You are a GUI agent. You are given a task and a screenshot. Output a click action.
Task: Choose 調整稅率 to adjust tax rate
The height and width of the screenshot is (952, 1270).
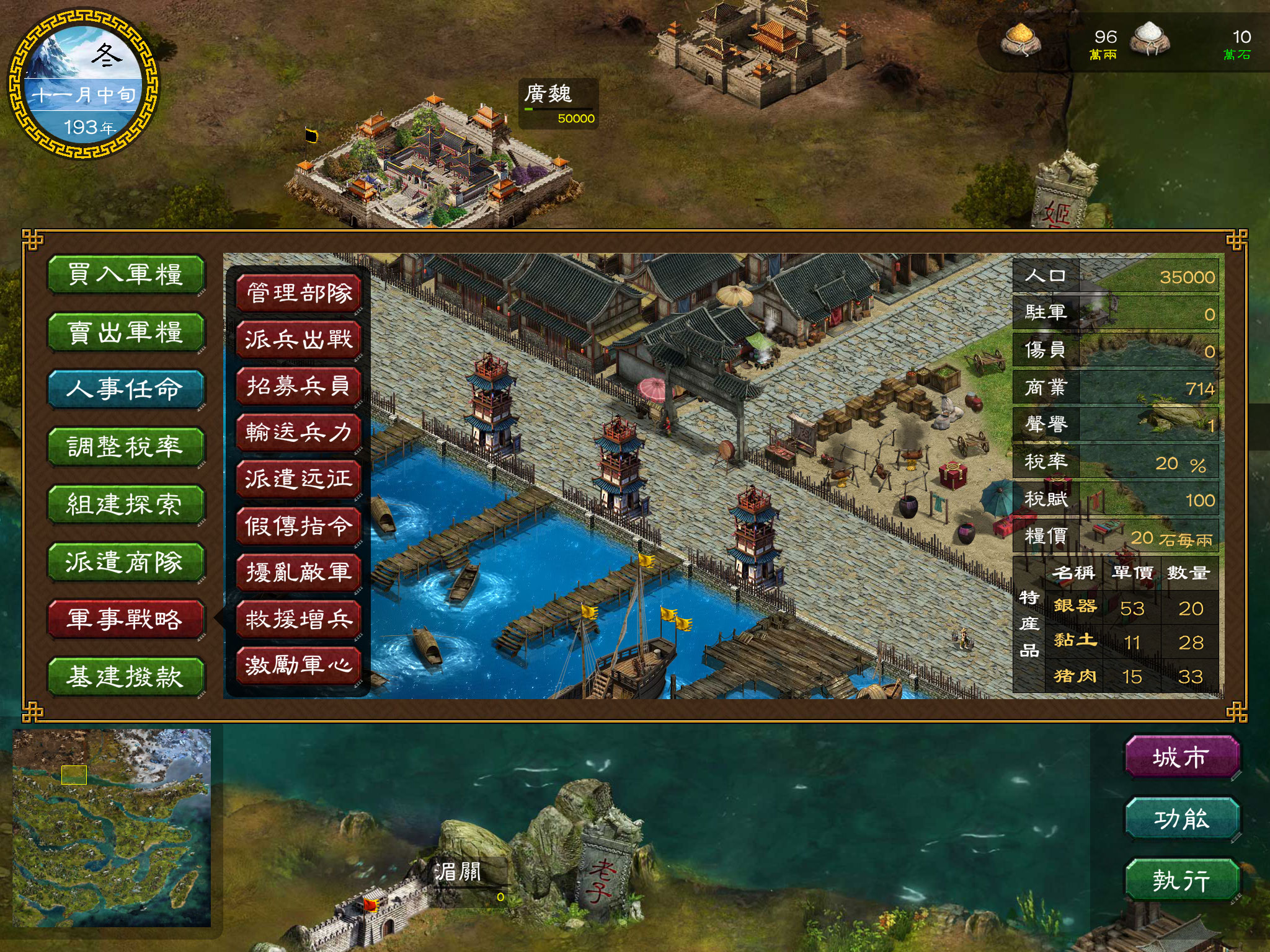point(126,447)
